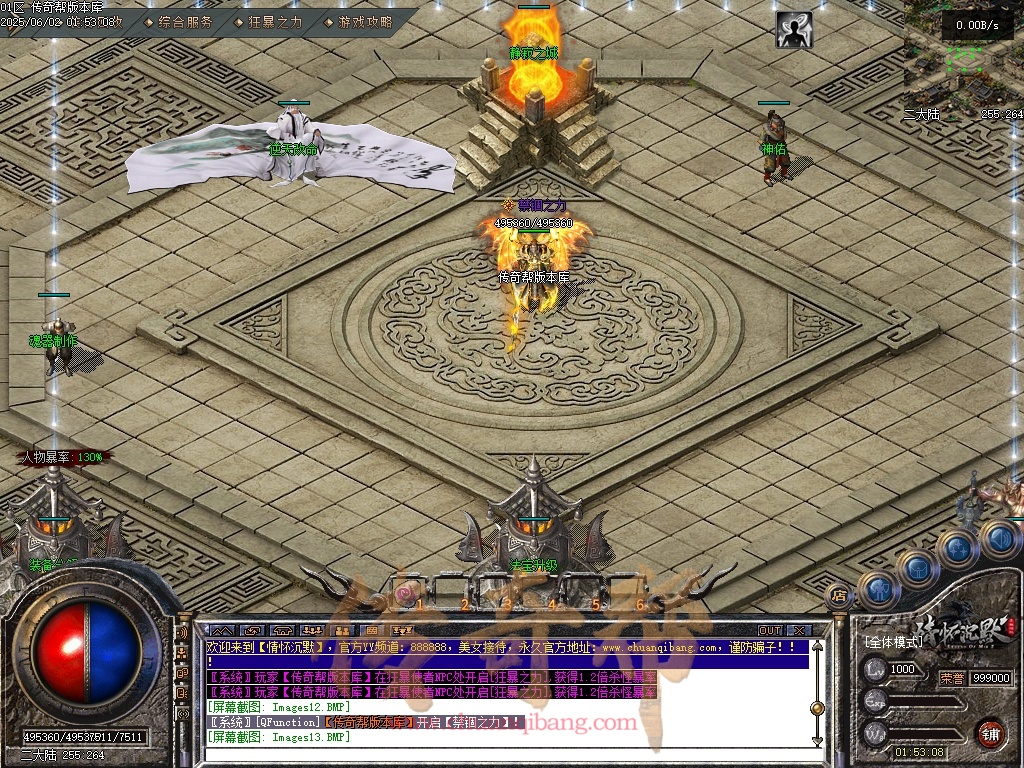The image size is (1024, 768).
Task: Open the bag inventory round button
Action: point(918,568)
